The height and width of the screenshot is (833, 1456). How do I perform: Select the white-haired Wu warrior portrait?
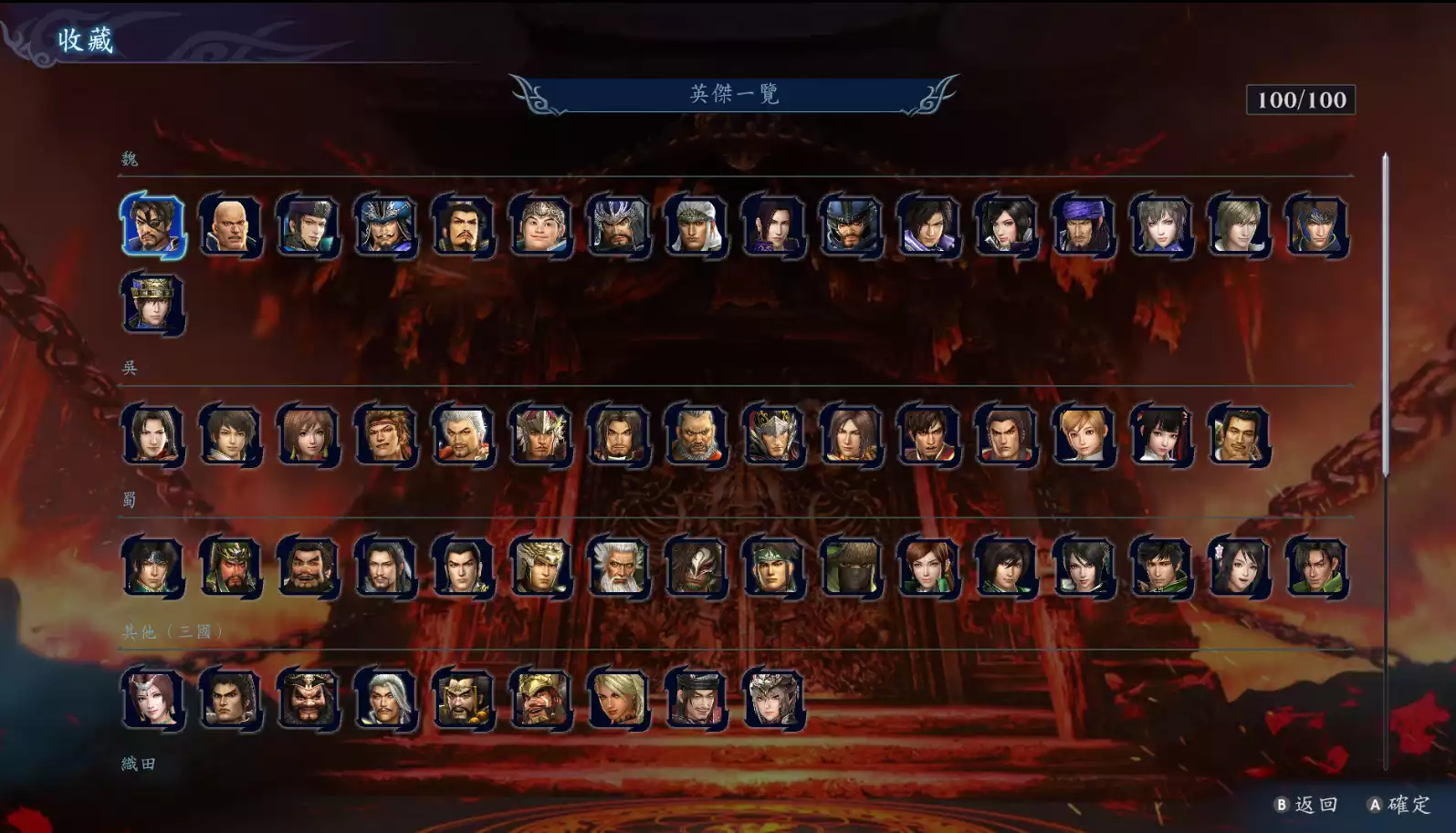point(463,435)
